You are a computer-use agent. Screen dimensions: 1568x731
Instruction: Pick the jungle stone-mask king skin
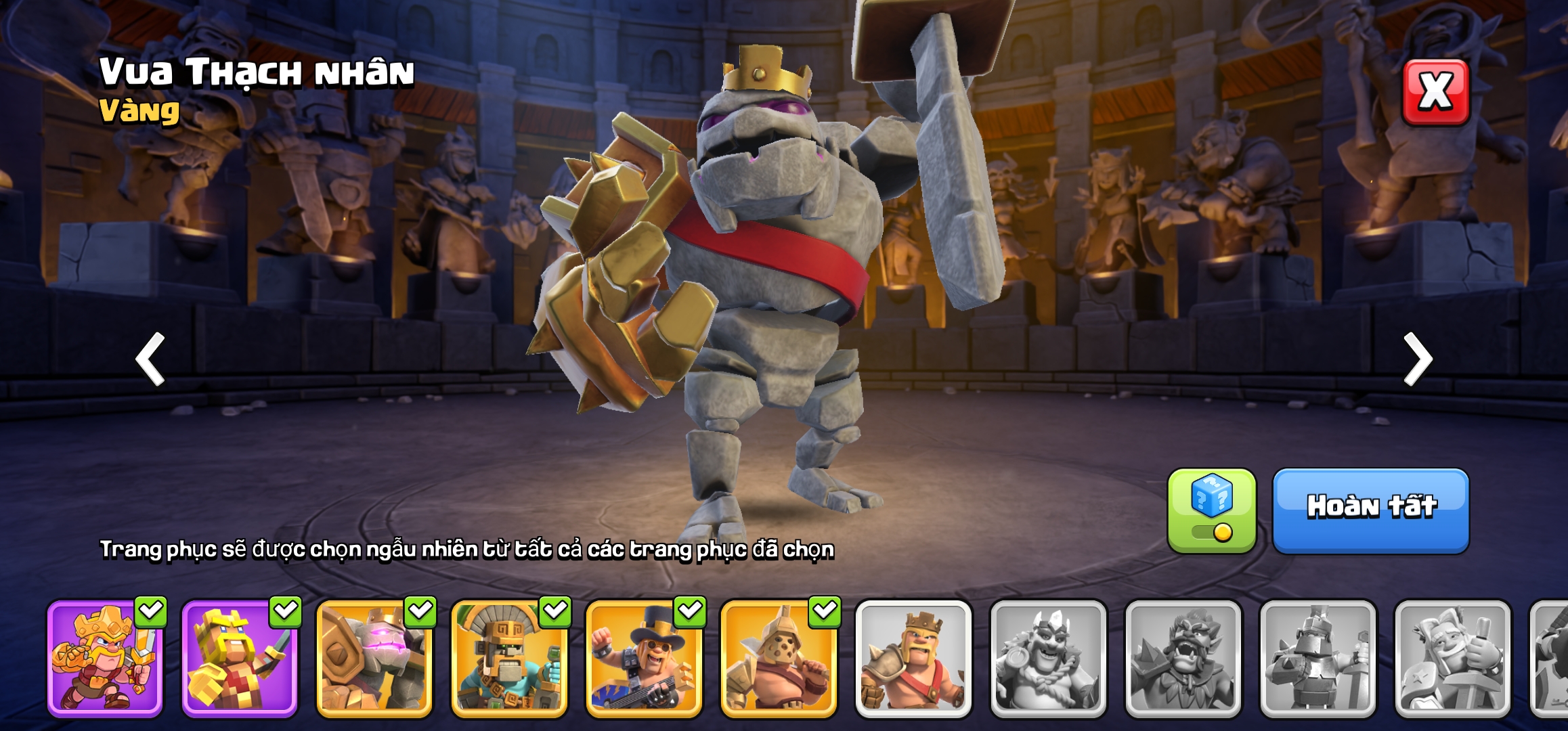pos(509,658)
